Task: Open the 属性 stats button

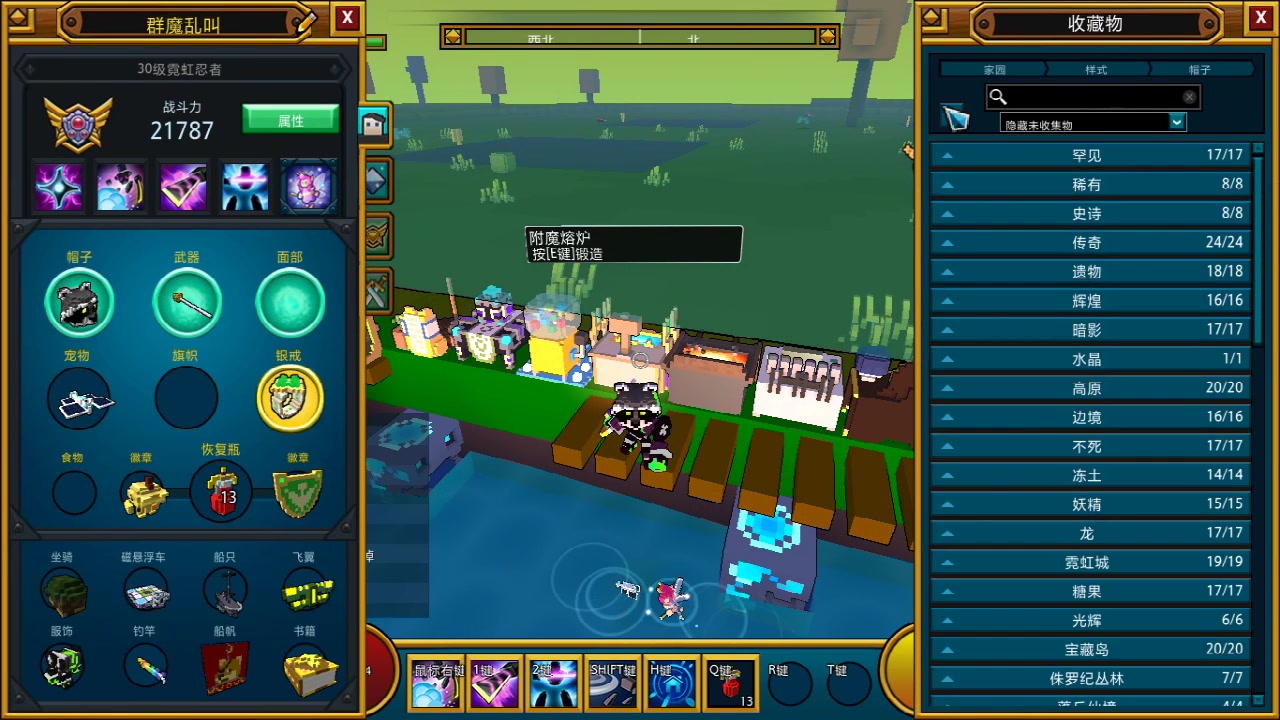Action: (290, 120)
